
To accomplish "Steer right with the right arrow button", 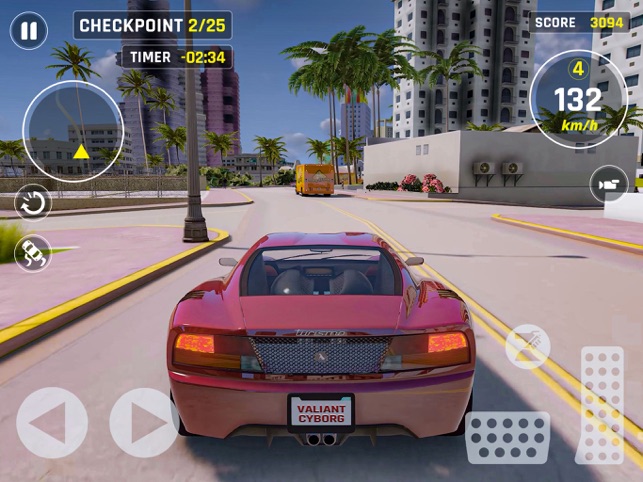I will (144, 423).
